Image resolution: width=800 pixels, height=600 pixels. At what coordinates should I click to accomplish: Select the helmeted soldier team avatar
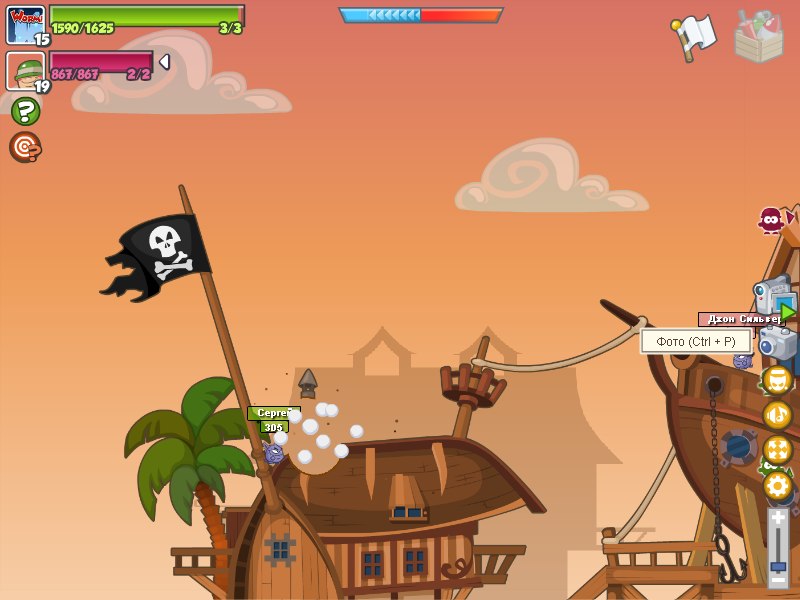click(25, 71)
